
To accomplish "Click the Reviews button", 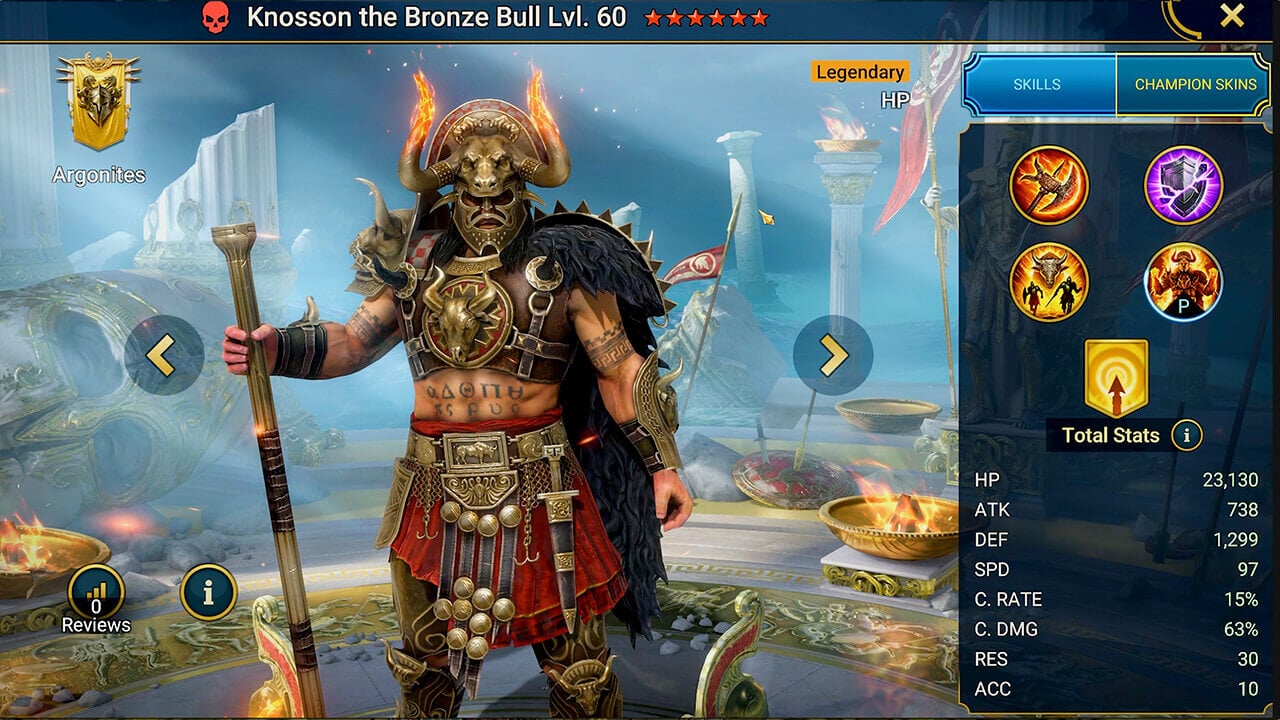I will coord(96,592).
